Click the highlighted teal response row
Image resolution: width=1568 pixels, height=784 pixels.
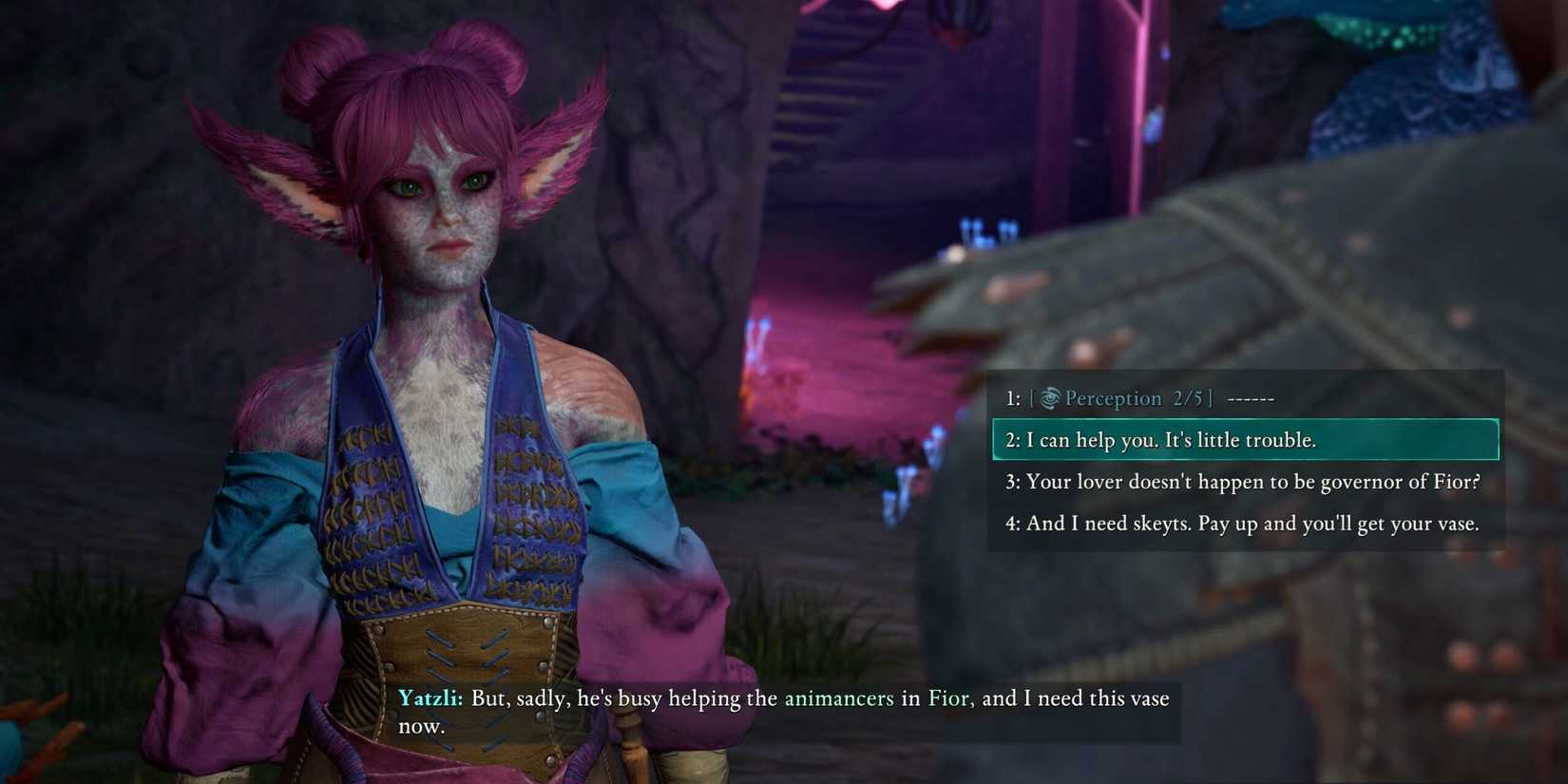(1245, 439)
